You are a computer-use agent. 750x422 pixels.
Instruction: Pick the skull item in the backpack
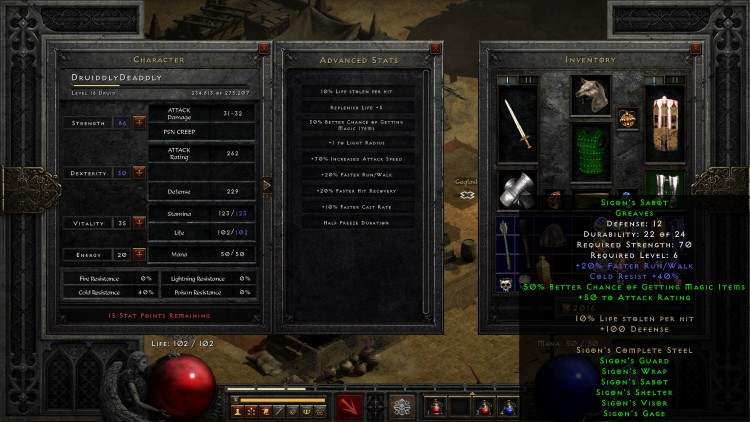(507, 285)
